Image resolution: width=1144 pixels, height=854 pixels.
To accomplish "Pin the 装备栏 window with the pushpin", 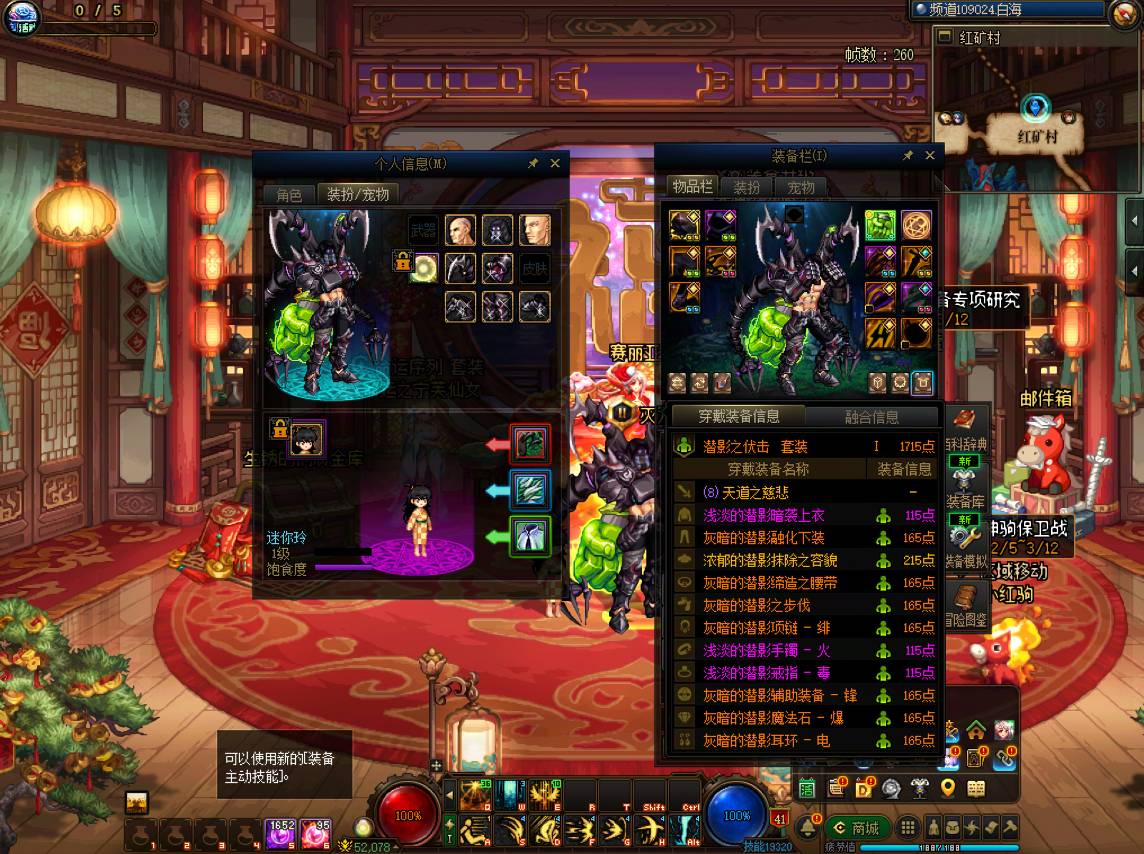I will coord(908,155).
